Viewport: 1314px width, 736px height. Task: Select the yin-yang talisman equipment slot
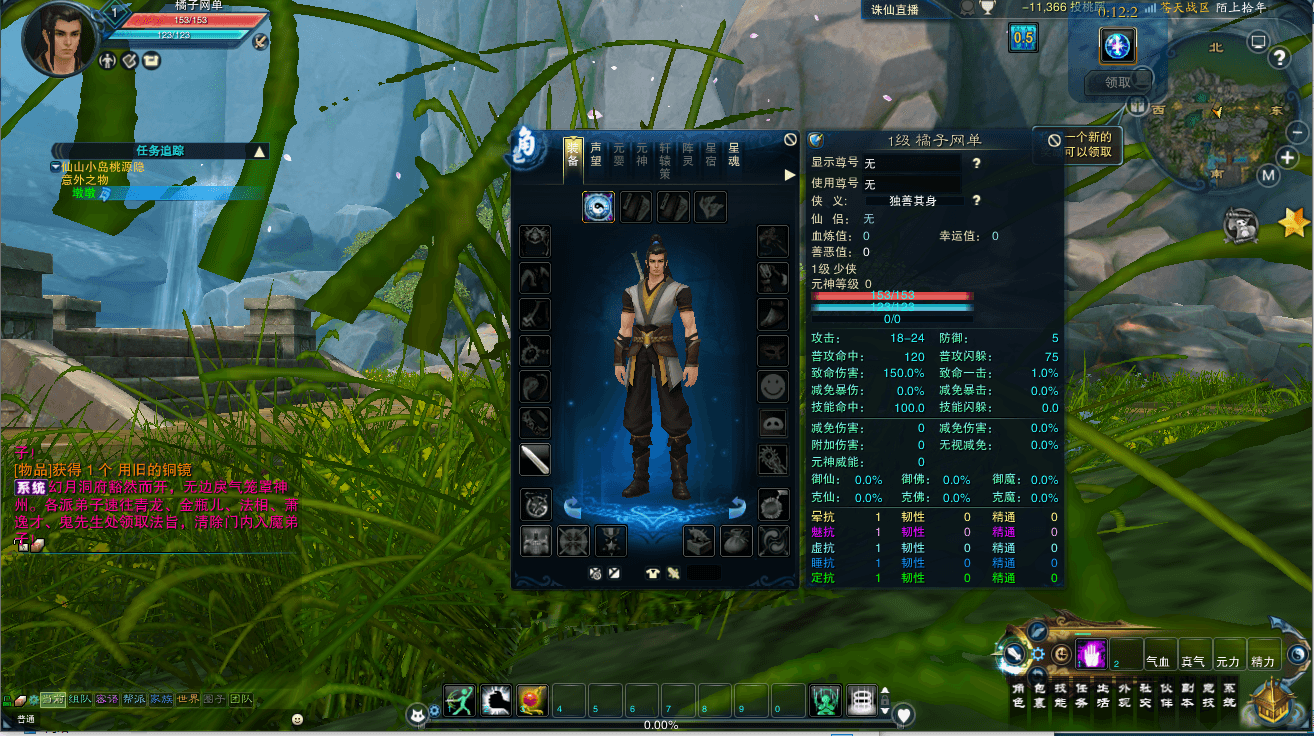tap(598, 207)
